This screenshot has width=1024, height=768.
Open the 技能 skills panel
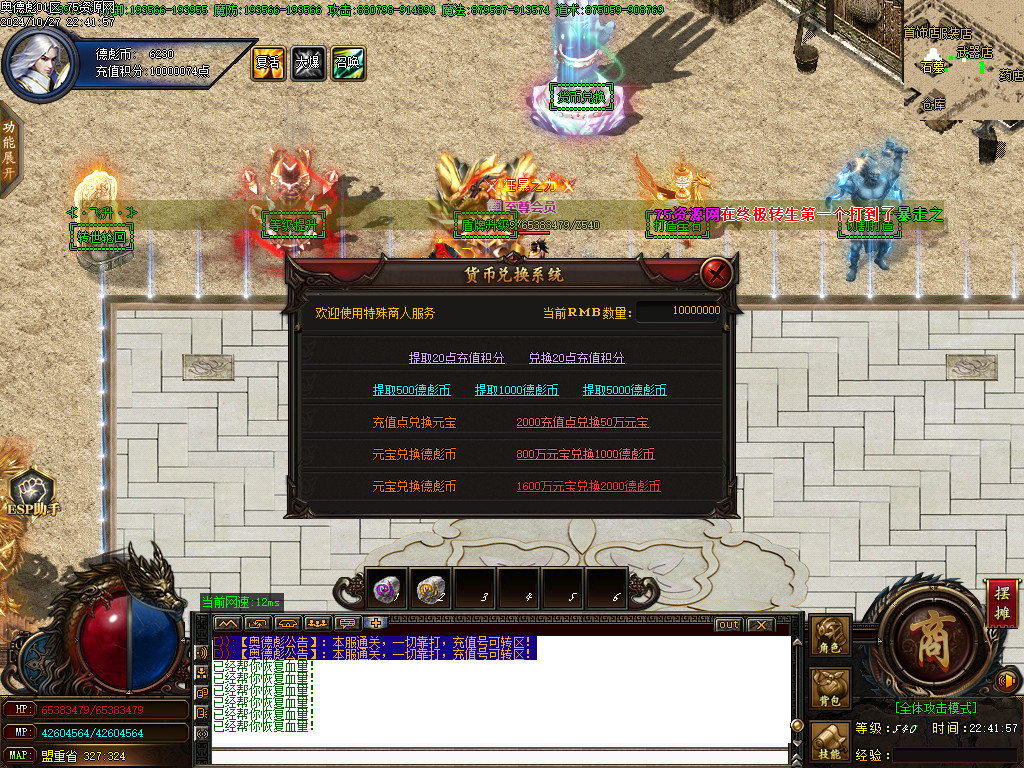pos(830,741)
